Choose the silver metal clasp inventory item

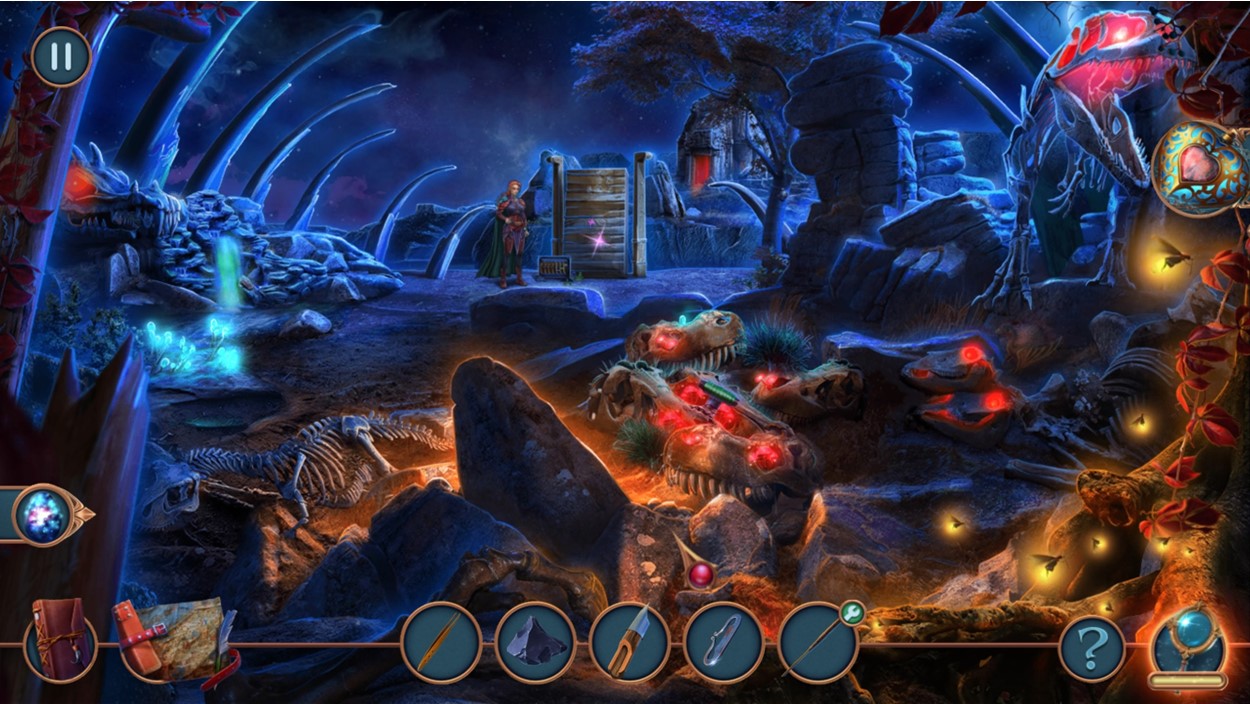(x=723, y=642)
